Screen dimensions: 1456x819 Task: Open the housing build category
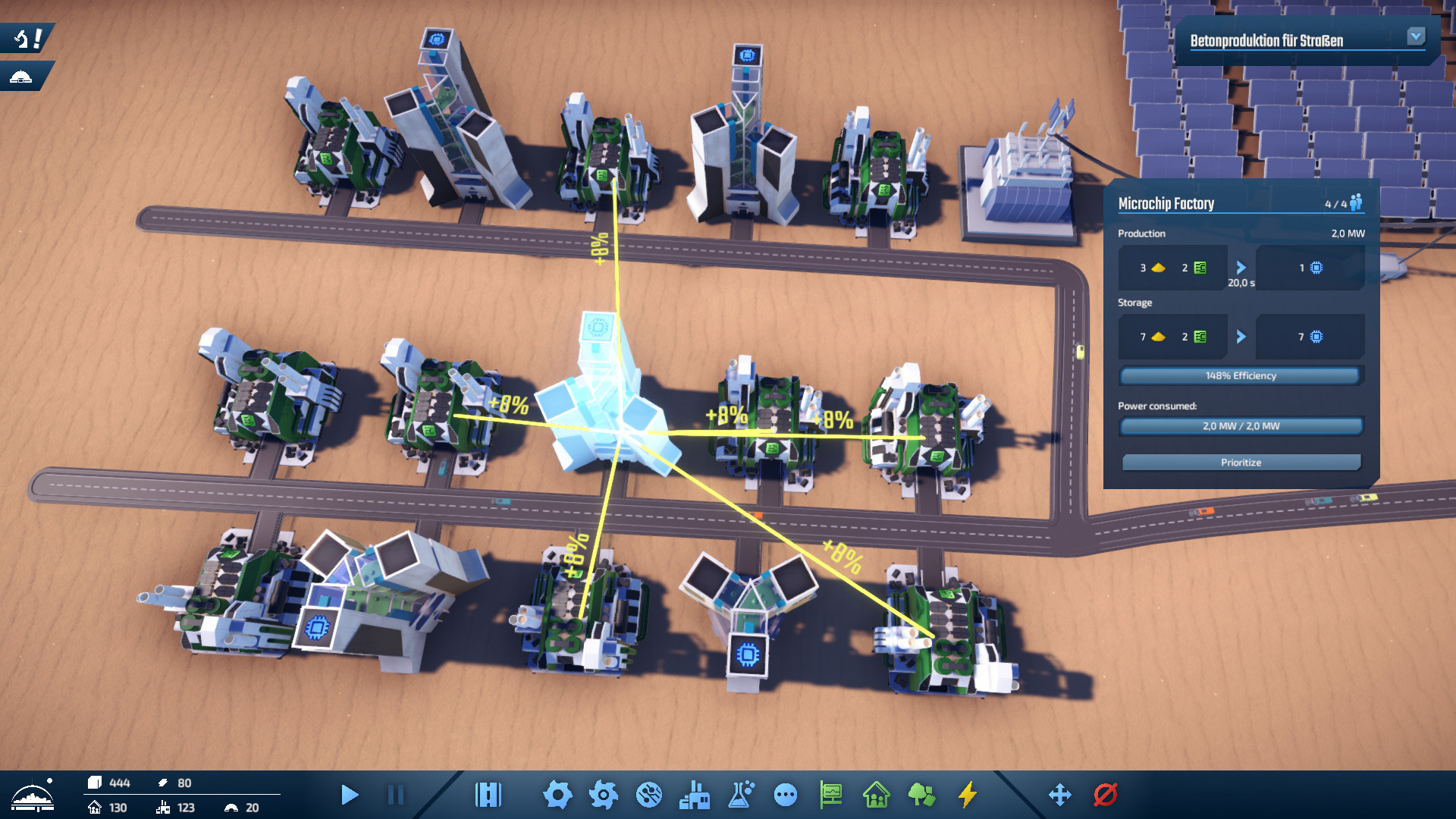877,795
